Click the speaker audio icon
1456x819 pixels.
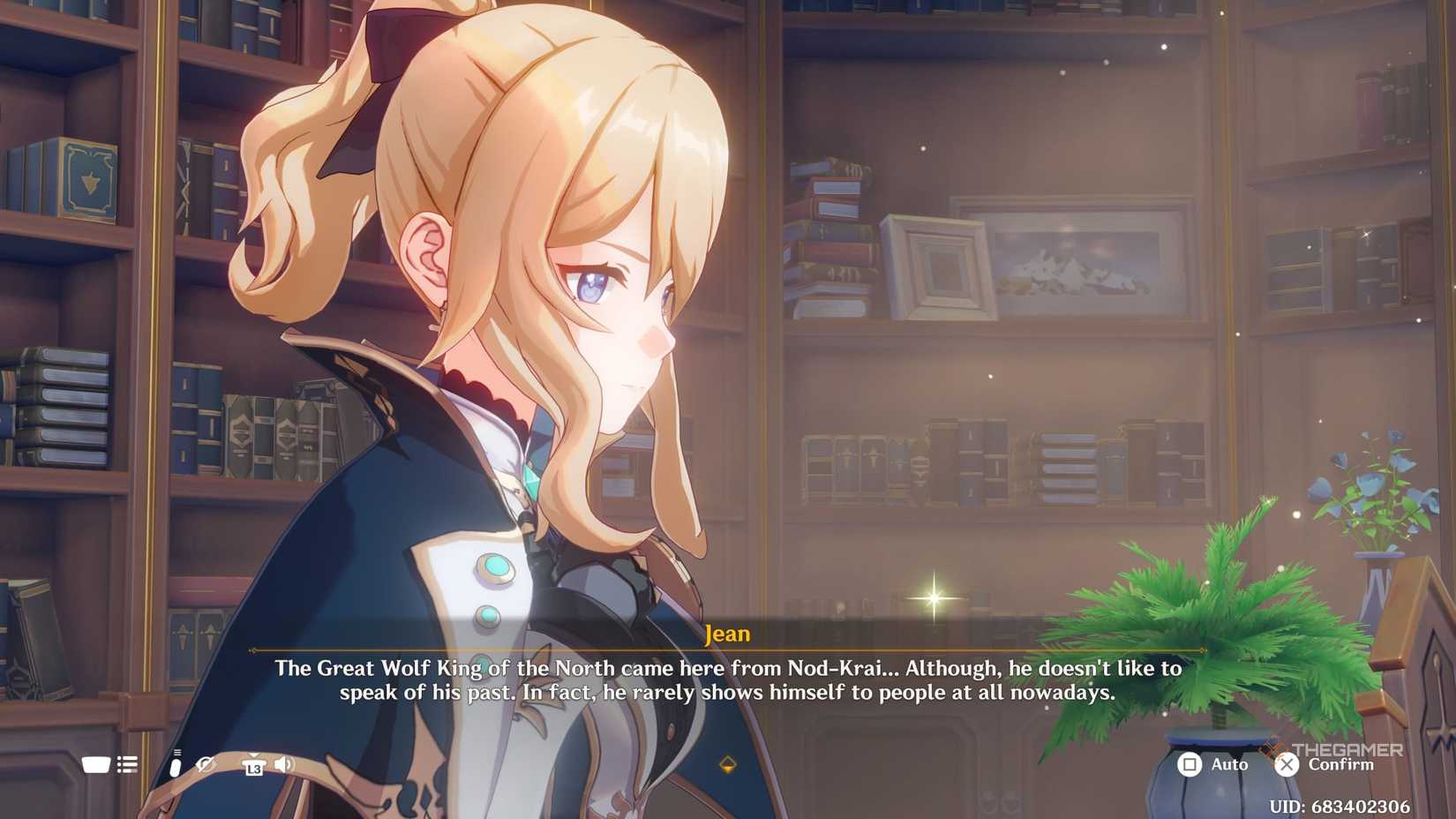(283, 763)
